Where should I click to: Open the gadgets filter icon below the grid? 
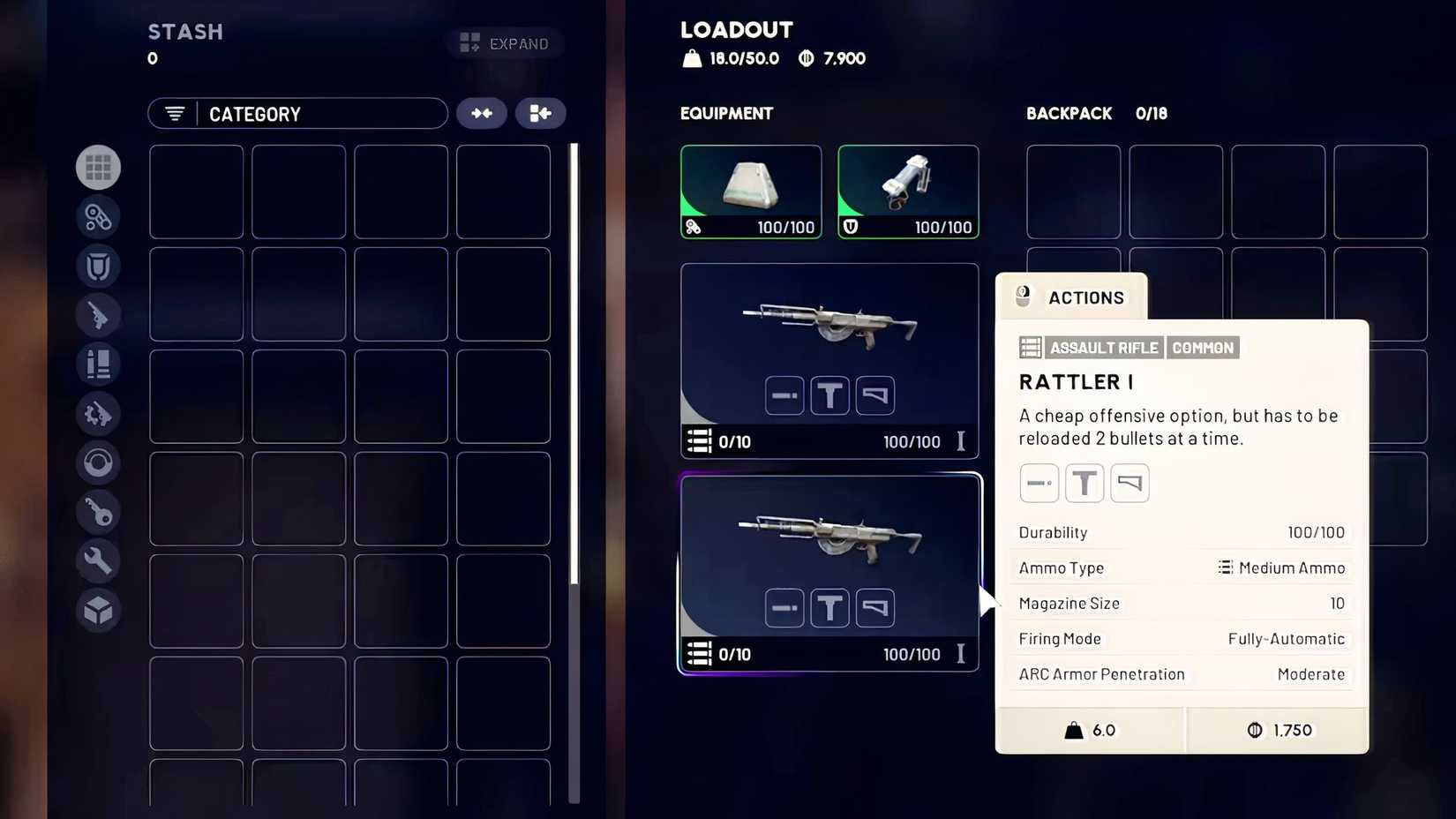(98, 217)
